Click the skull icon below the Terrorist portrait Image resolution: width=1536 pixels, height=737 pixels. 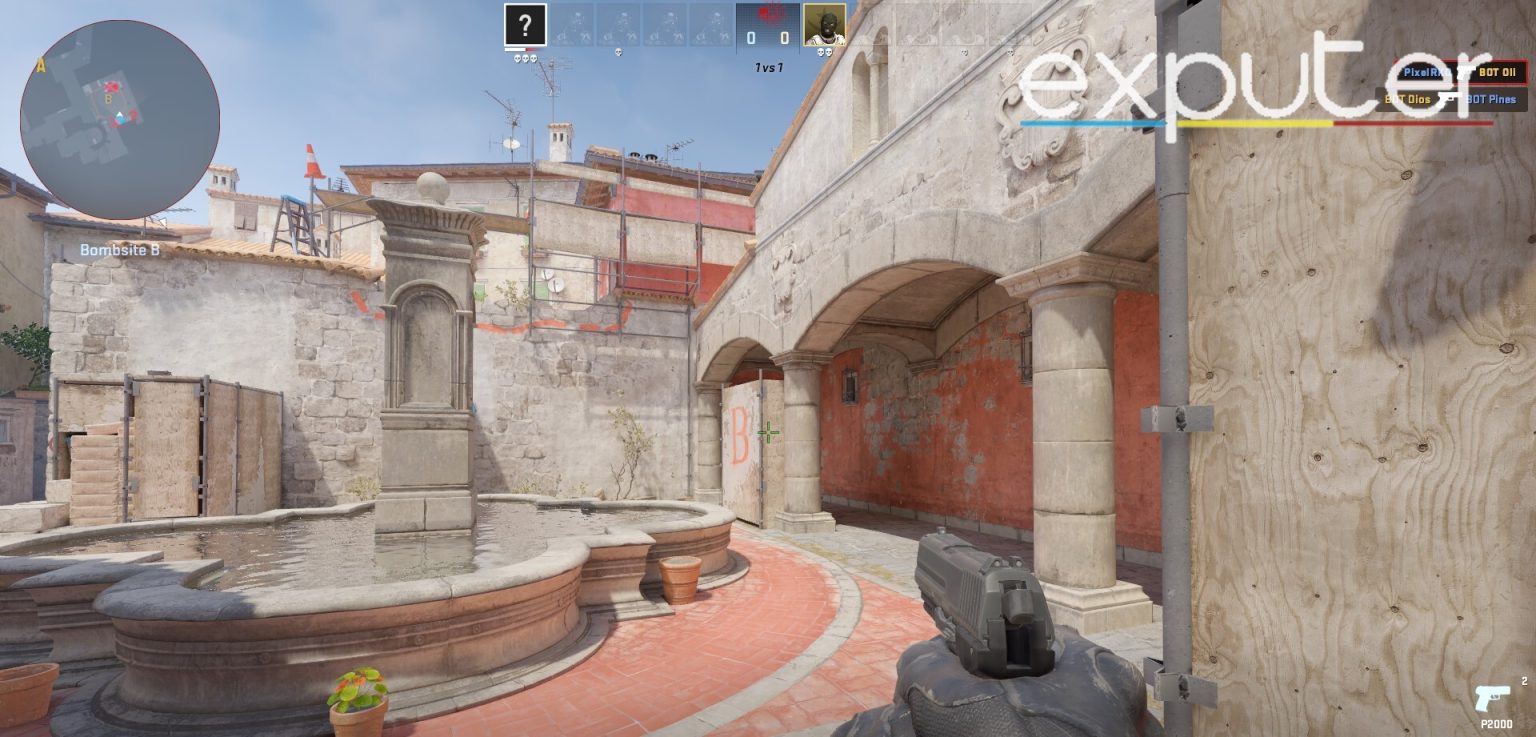[823, 53]
